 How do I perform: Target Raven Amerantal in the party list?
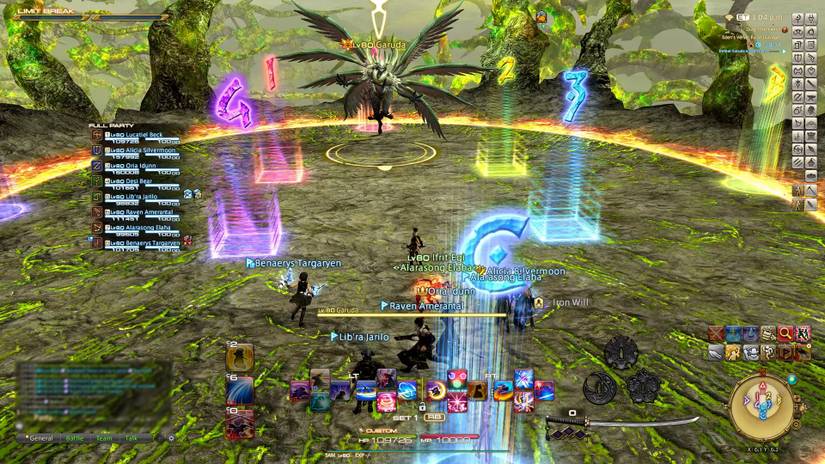point(140,212)
